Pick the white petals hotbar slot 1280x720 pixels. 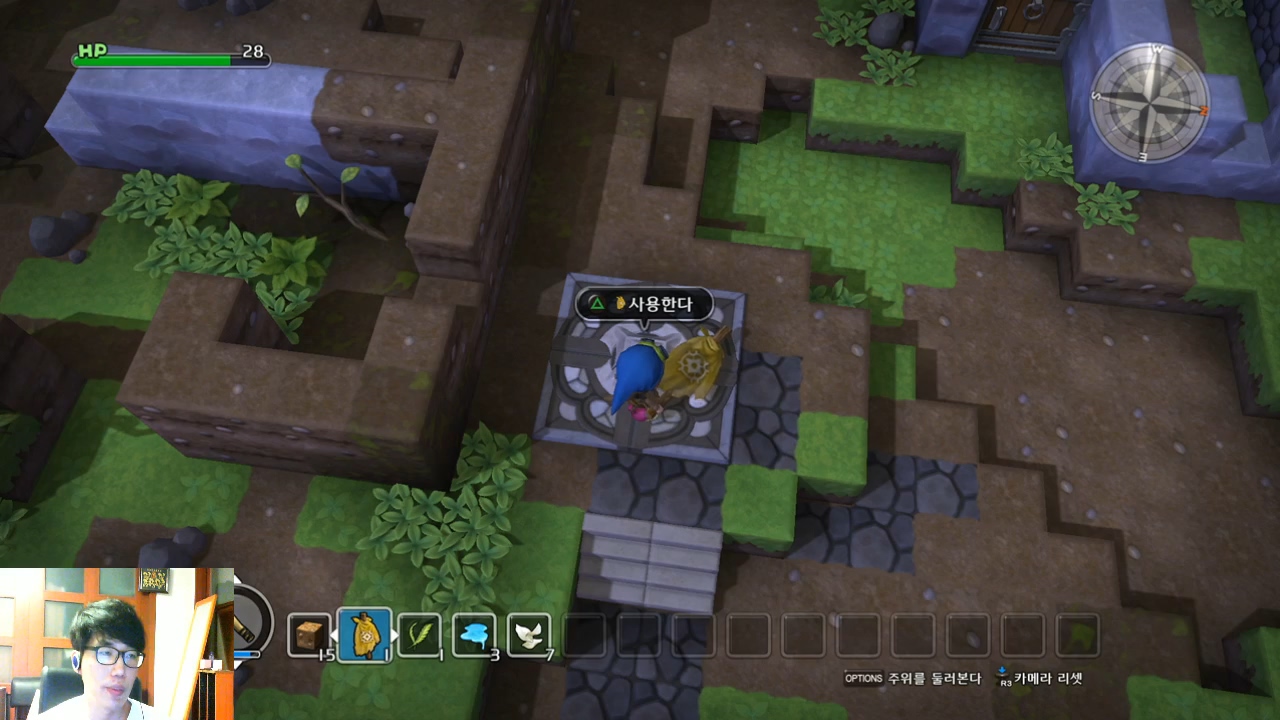point(529,634)
